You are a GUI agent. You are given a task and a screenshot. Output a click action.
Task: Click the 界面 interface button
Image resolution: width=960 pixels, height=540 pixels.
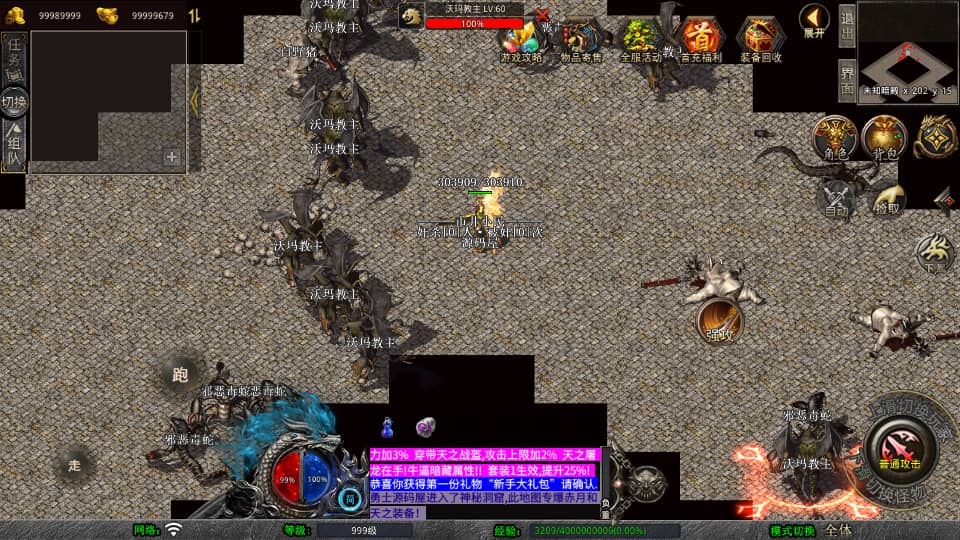coord(846,80)
